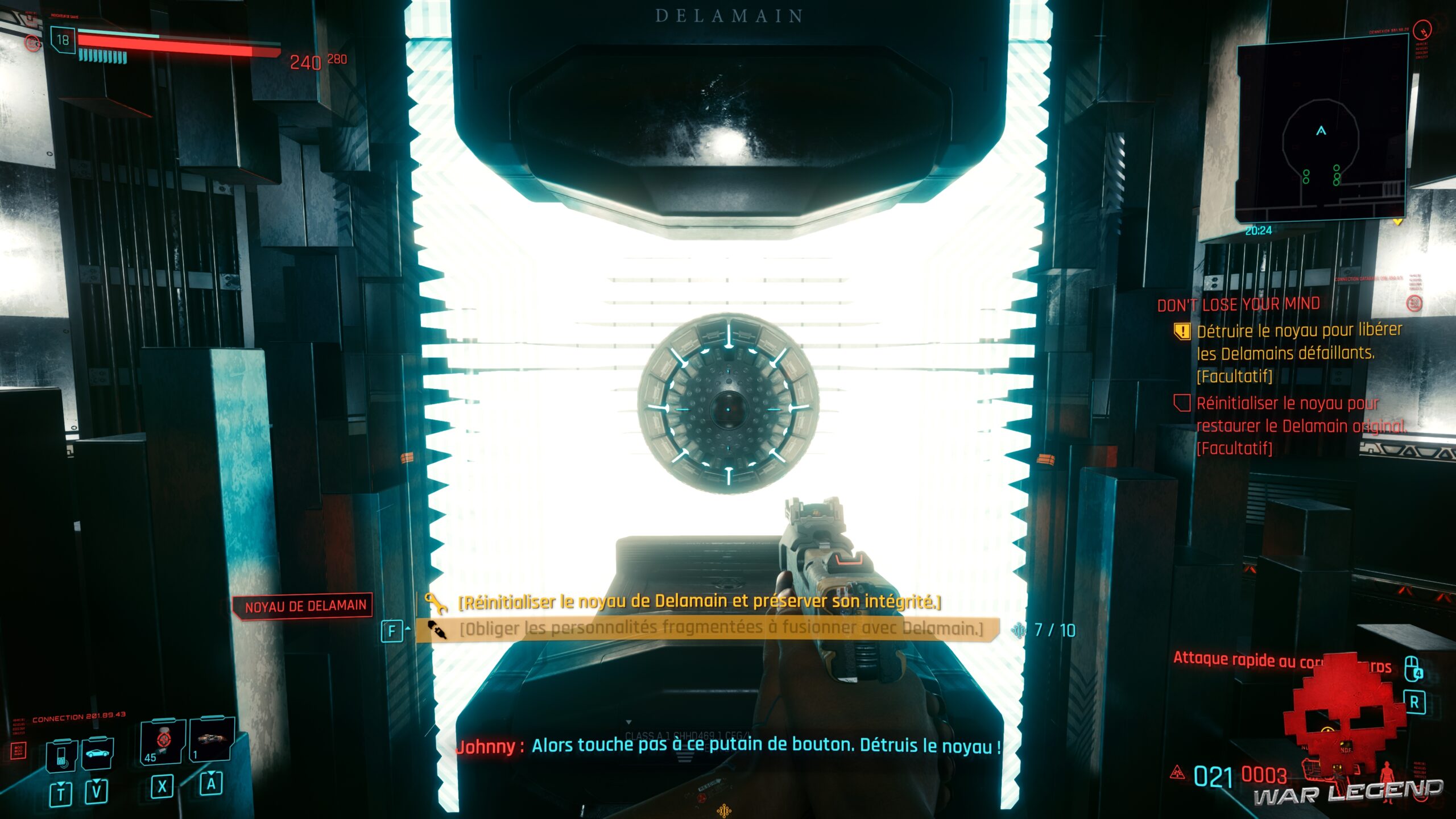This screenshot has width=1456, height=819.
Task: Select the consumable inhaler slot showing 1
Action: [210, 741]
